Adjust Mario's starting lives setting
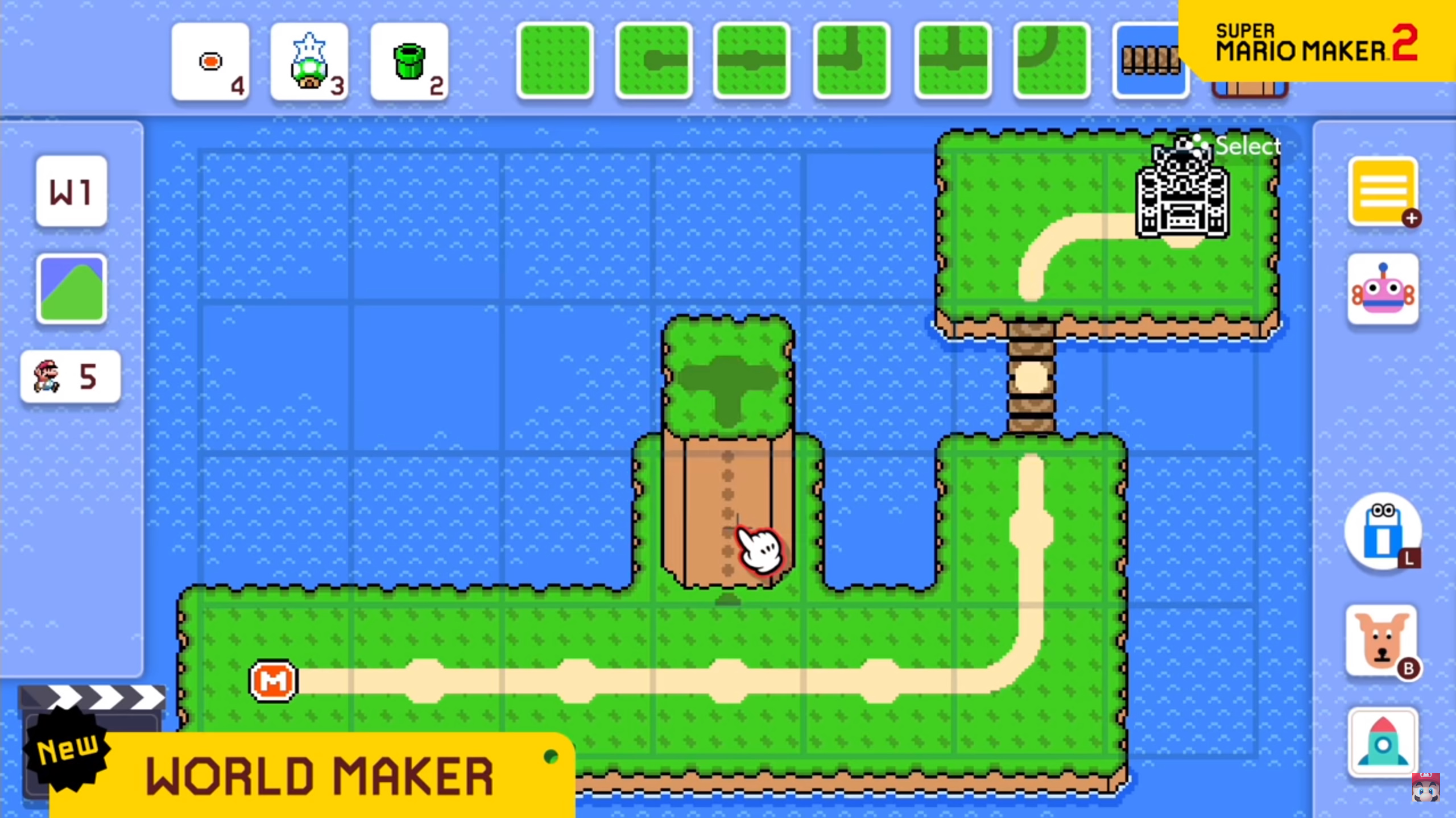Image resolution: width=1456 pixels, height=818 pixels. 71,376
